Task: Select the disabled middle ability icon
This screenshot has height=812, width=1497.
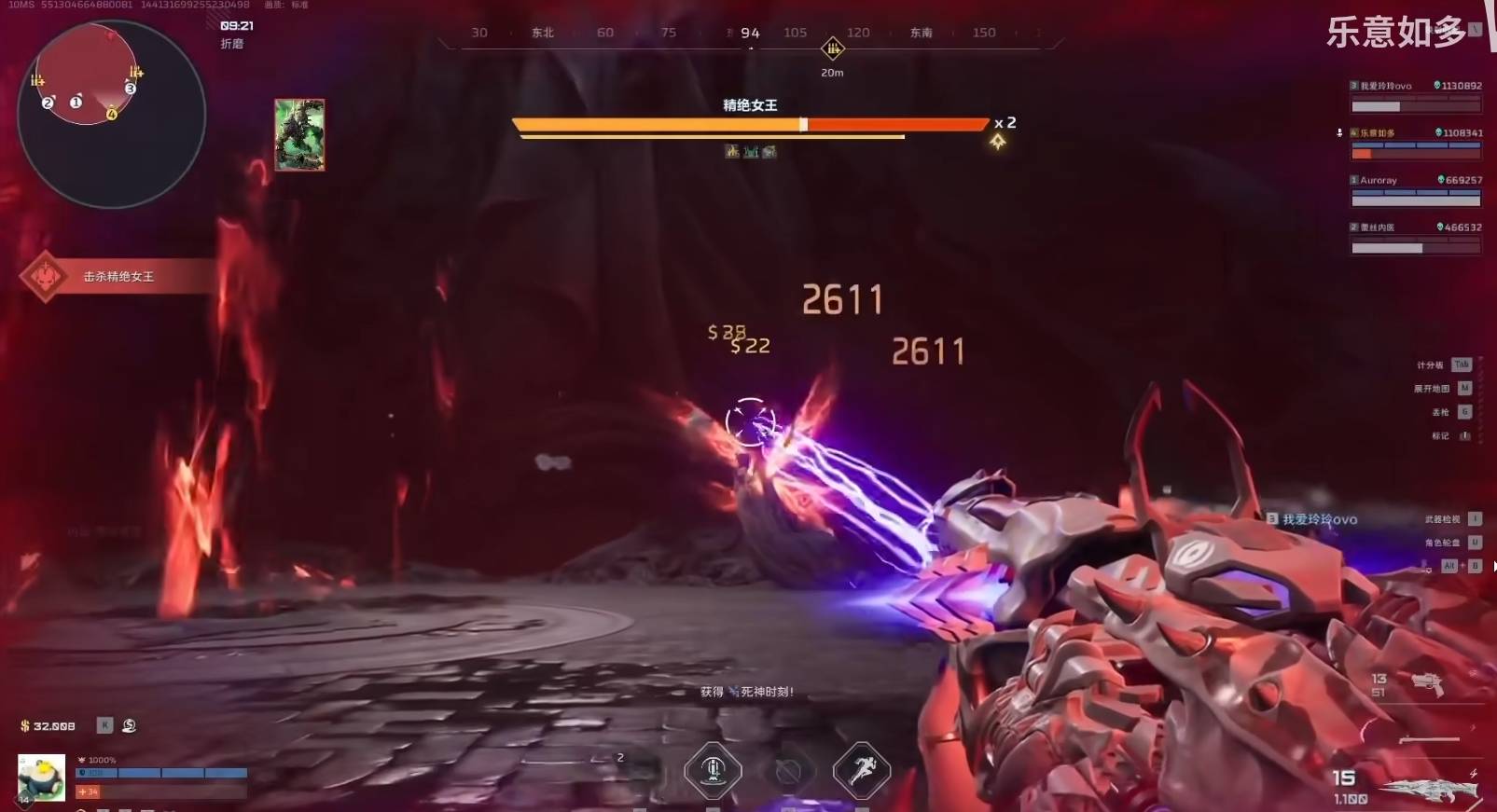Action: [x=788, y=771]
